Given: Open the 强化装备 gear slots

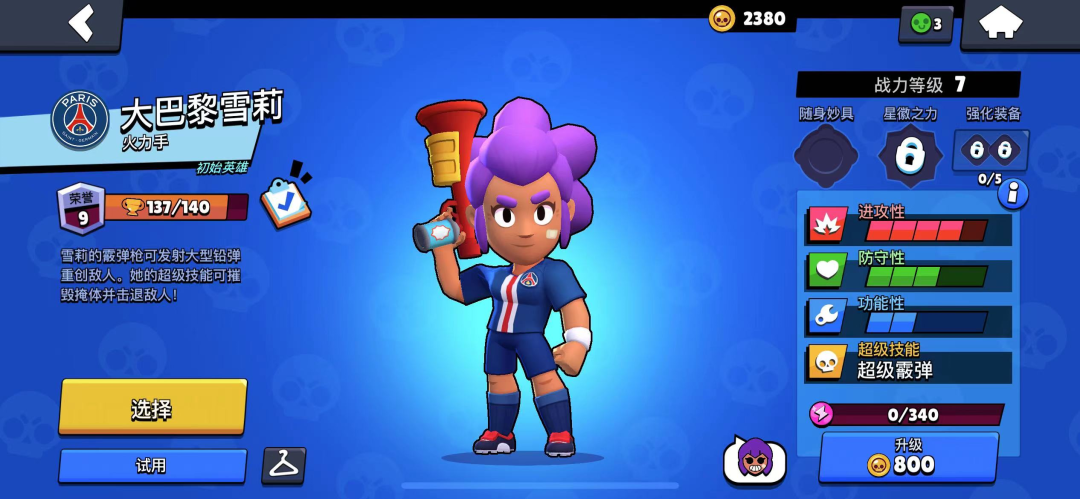Looking at the screenshot, I should pos(990,152).
